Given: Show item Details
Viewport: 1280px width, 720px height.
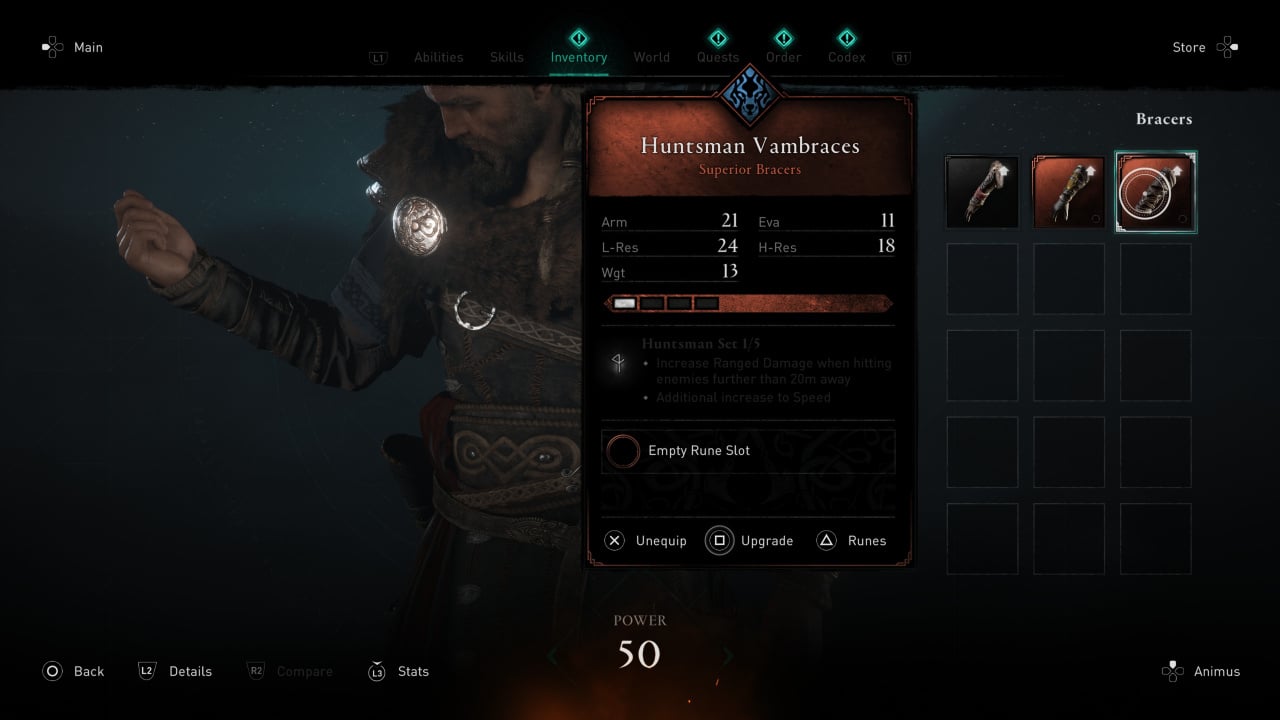Looking at the screenshot, I should 175,671.
